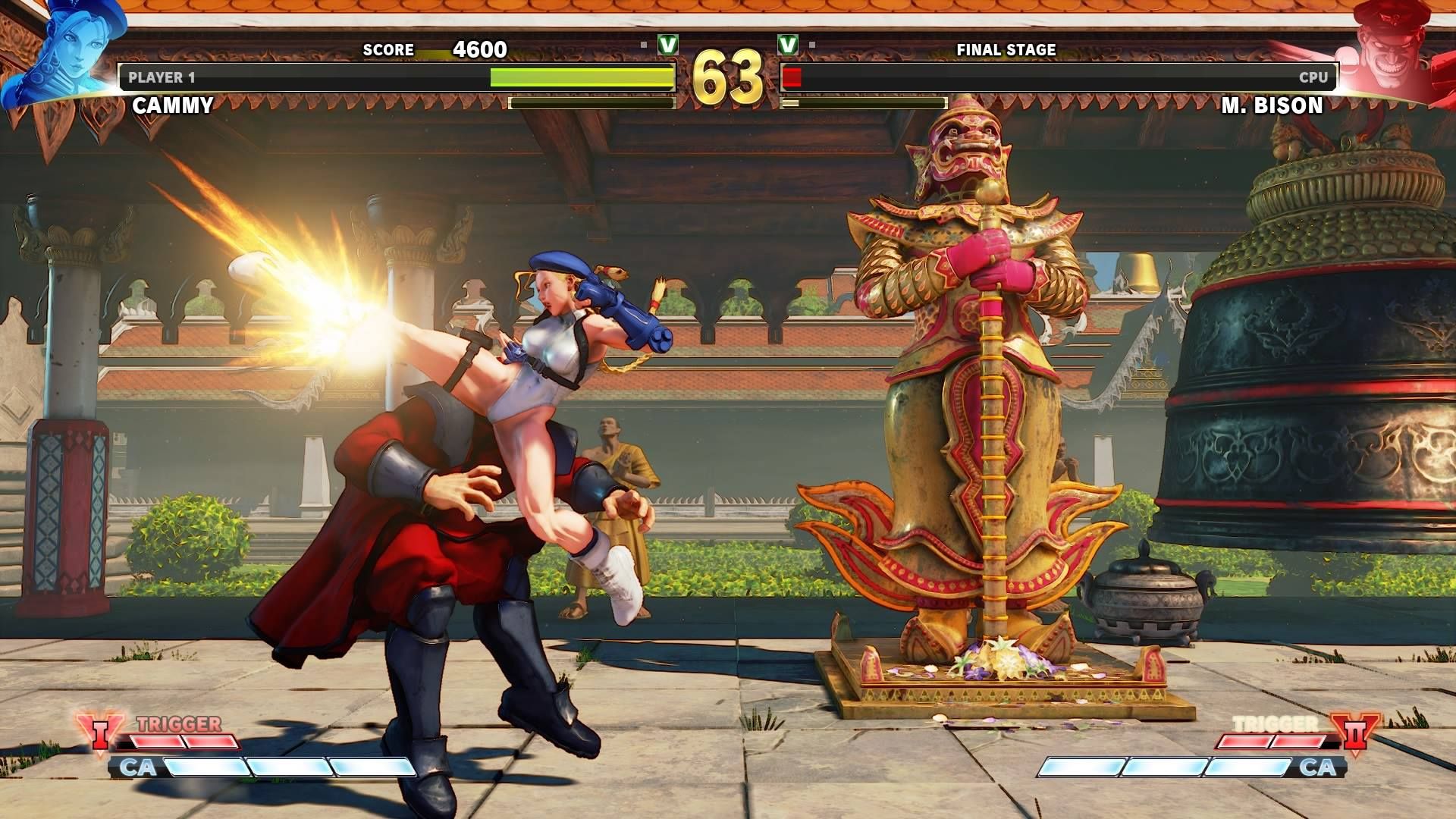Expand the PLAYER 1 name banner
Screen dimensions: 1456x819
[x=163, y=76]
